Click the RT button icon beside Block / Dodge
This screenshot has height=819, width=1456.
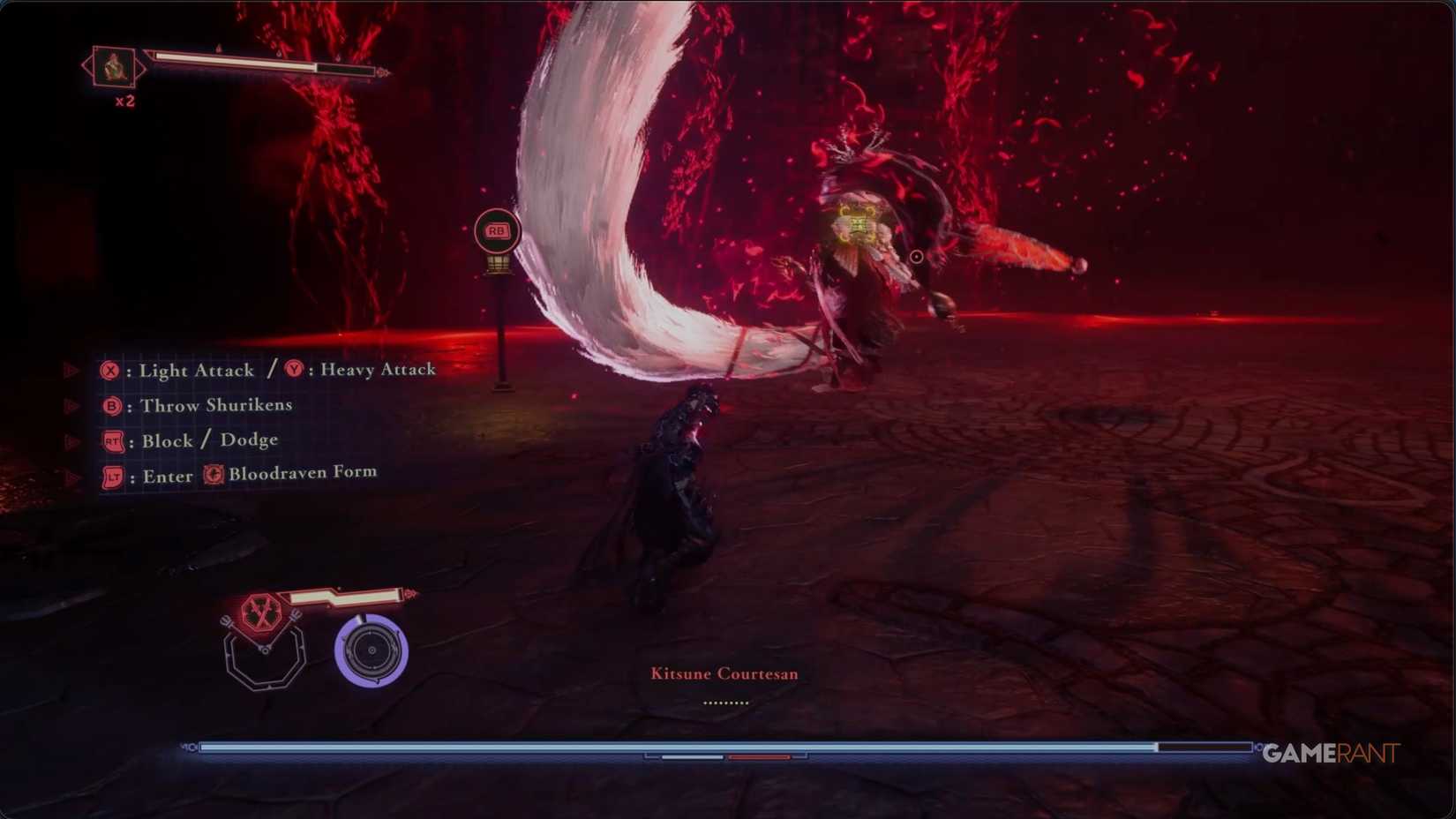click(115, 441)
